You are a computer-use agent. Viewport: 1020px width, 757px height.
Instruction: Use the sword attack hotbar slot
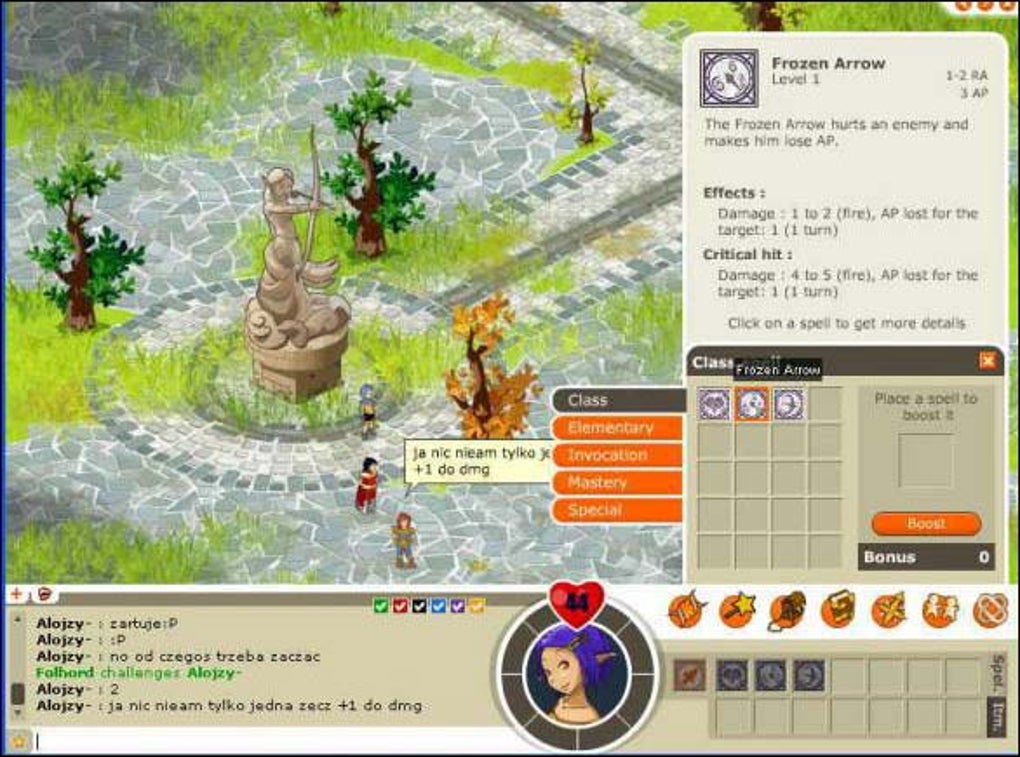(689, 675)
